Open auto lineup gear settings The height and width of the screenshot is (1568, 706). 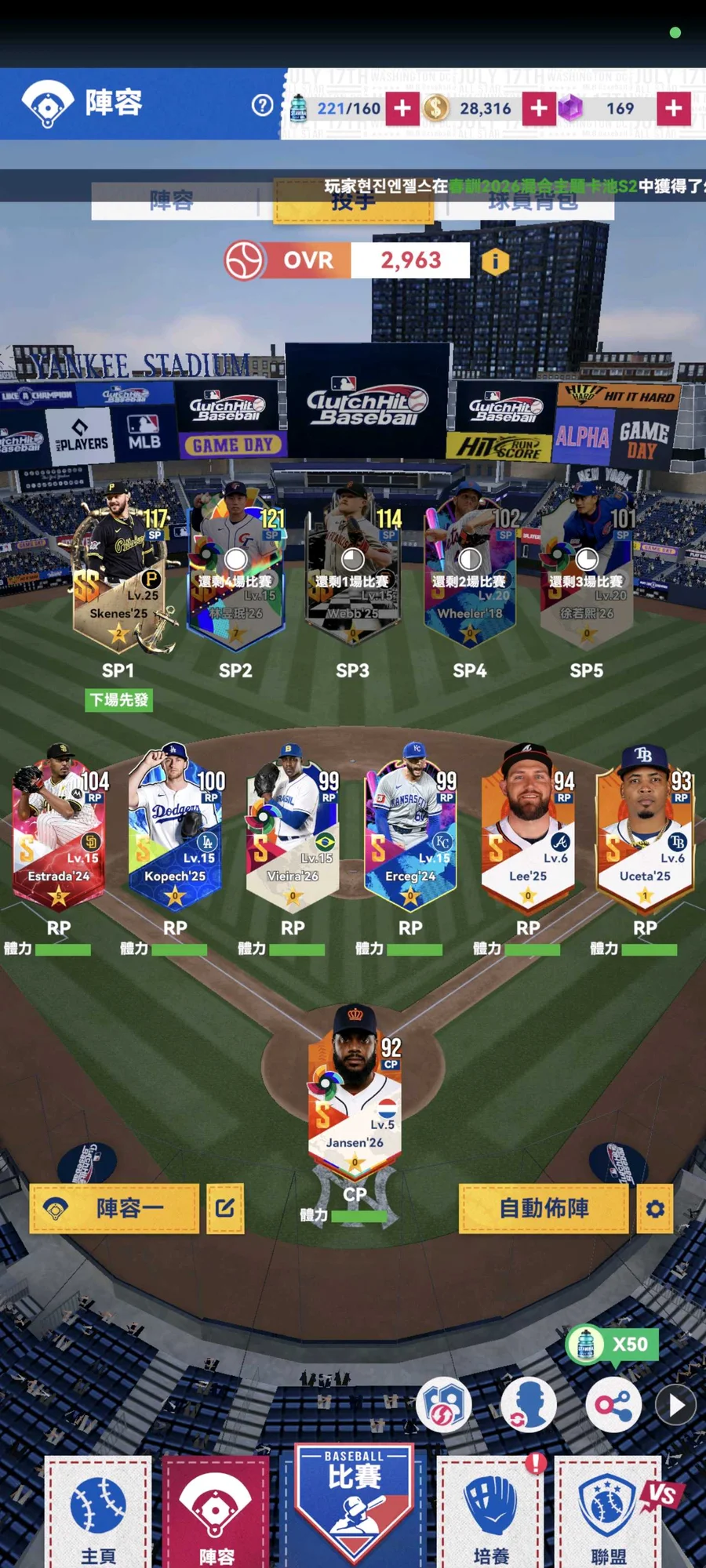pyautogui.click(x=655, y=1208)
